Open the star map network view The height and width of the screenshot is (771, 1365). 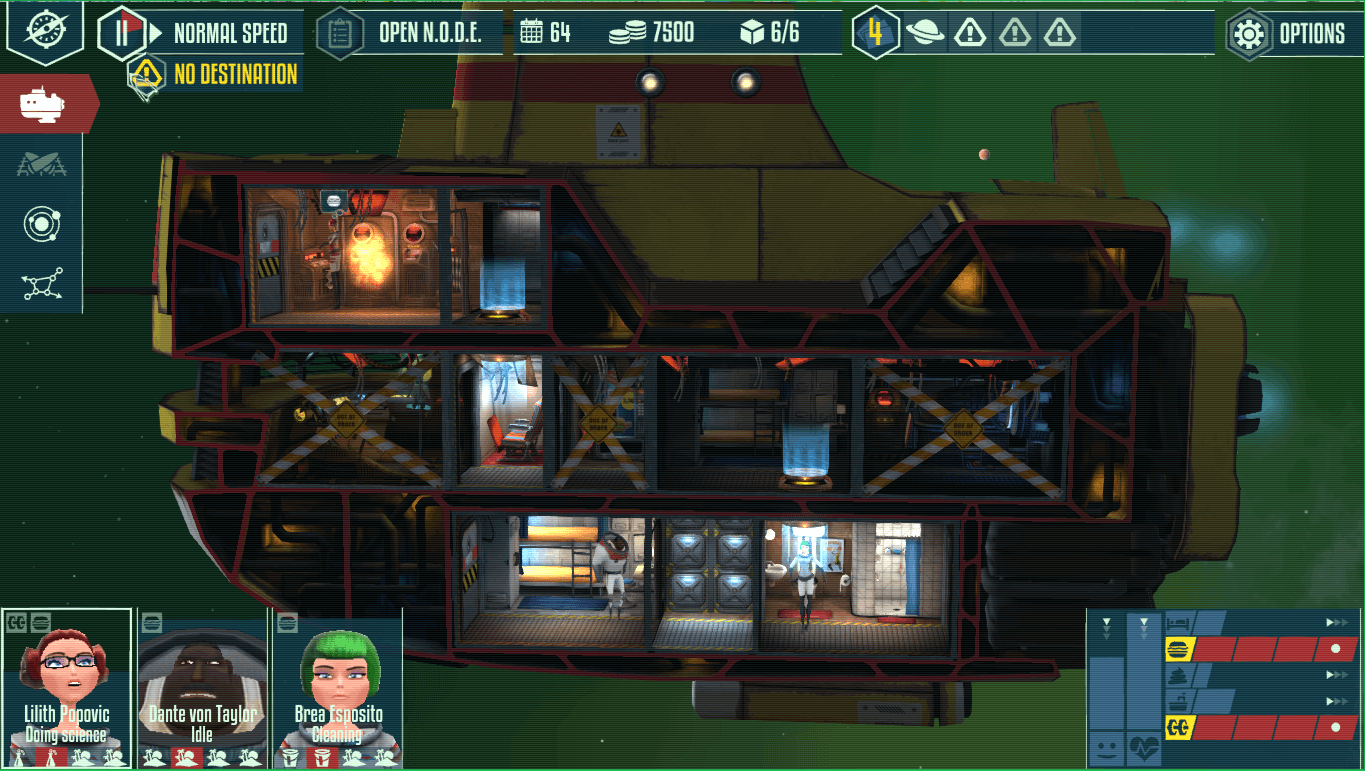42,284
